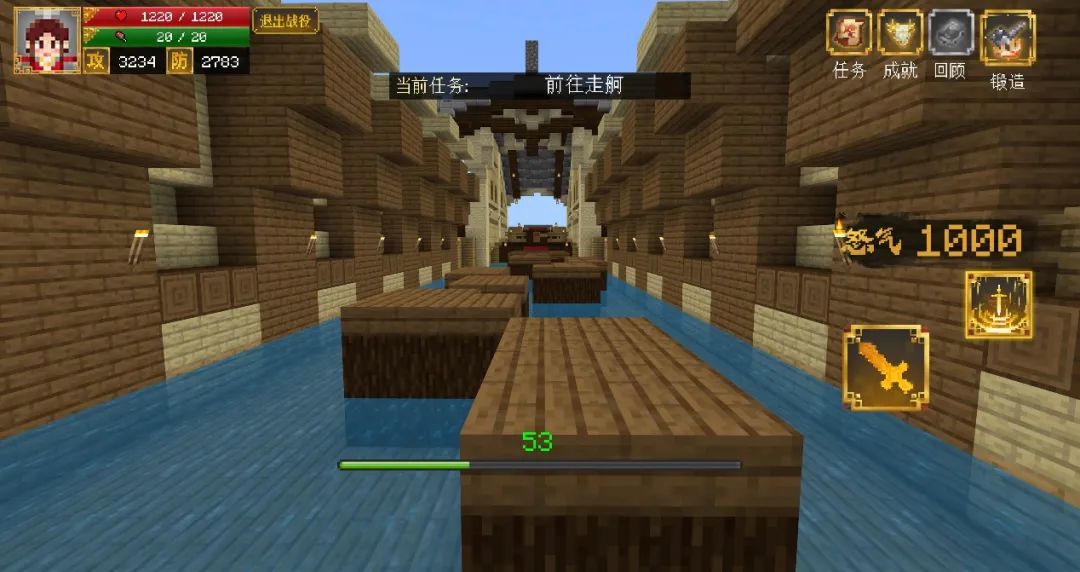Screen dimensions: 1080x572
Task: Open the 任务 quest scroll menu
Action: [849, 33]
